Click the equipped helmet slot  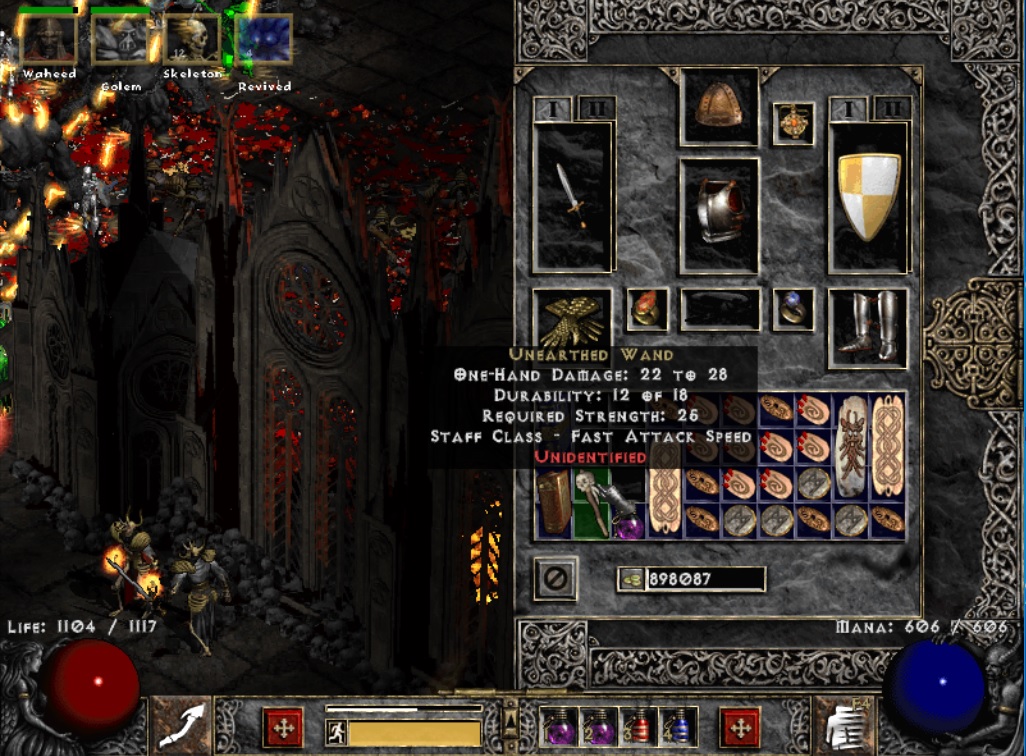tap(718, 106)
